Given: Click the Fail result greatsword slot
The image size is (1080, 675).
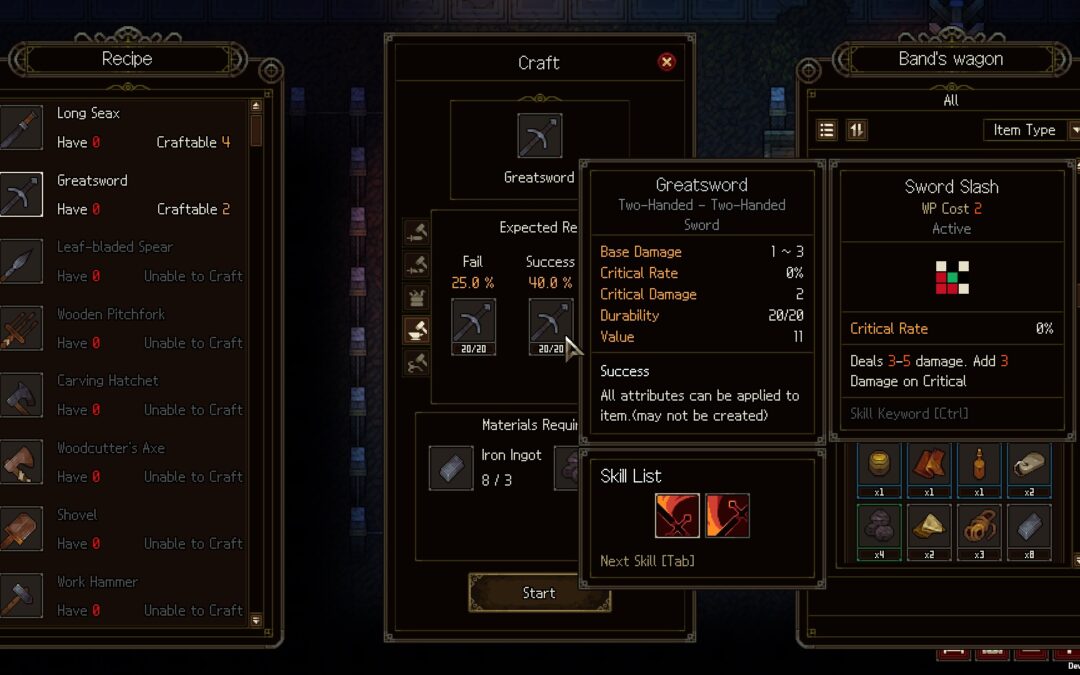Looking at the screenshot, I should coord(473,326).
